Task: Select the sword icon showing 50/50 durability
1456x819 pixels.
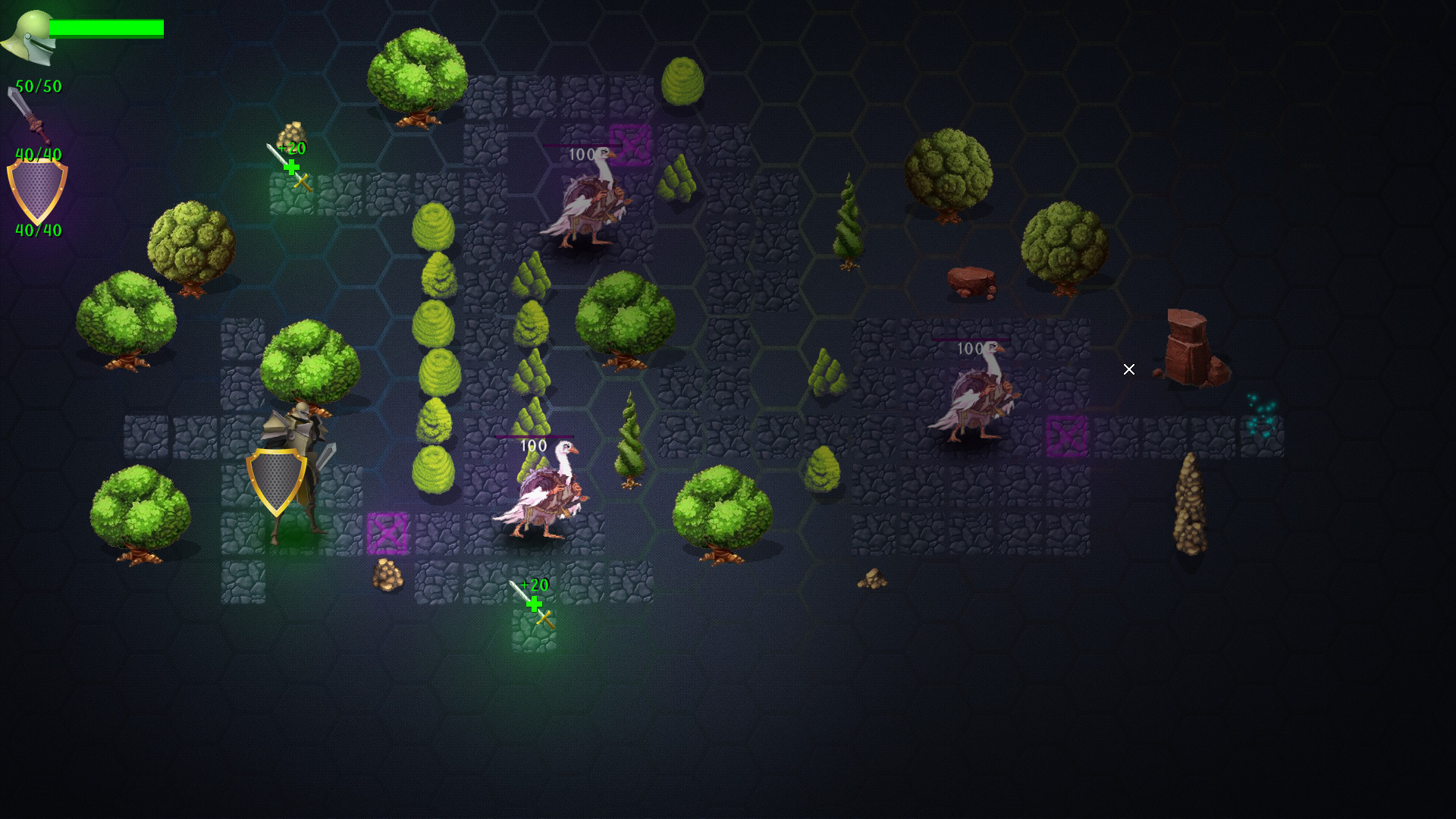Action: coord(30,114)
